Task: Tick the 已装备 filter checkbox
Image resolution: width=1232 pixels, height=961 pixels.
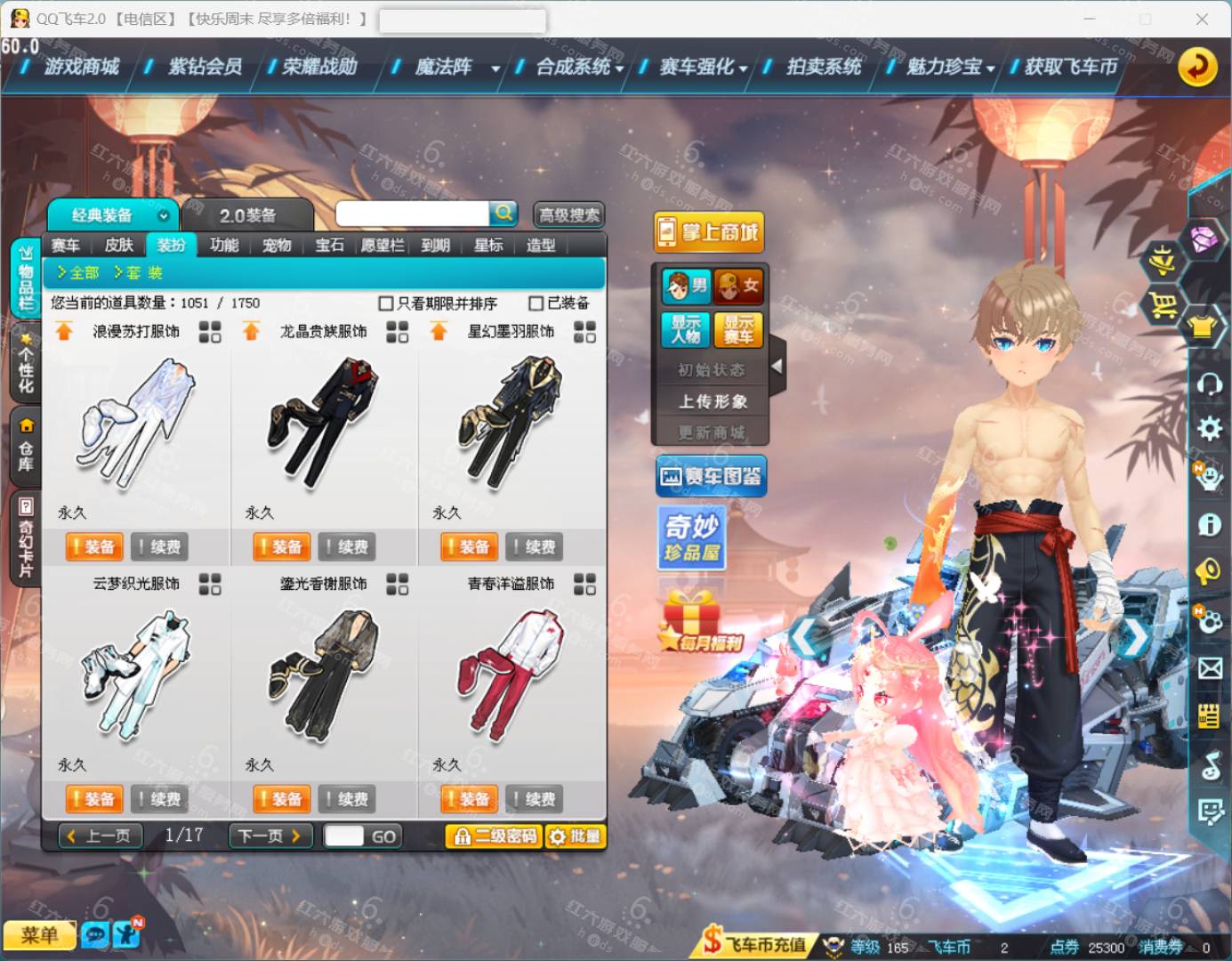Action: pyautogui.click(x=536, y=303)
